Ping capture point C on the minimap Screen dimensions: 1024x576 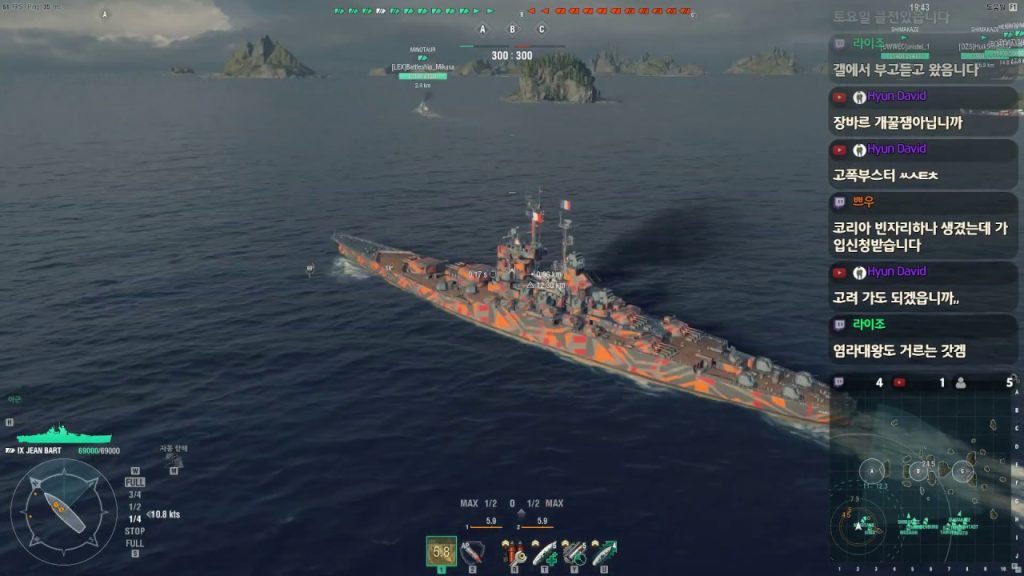click(963, 471)
